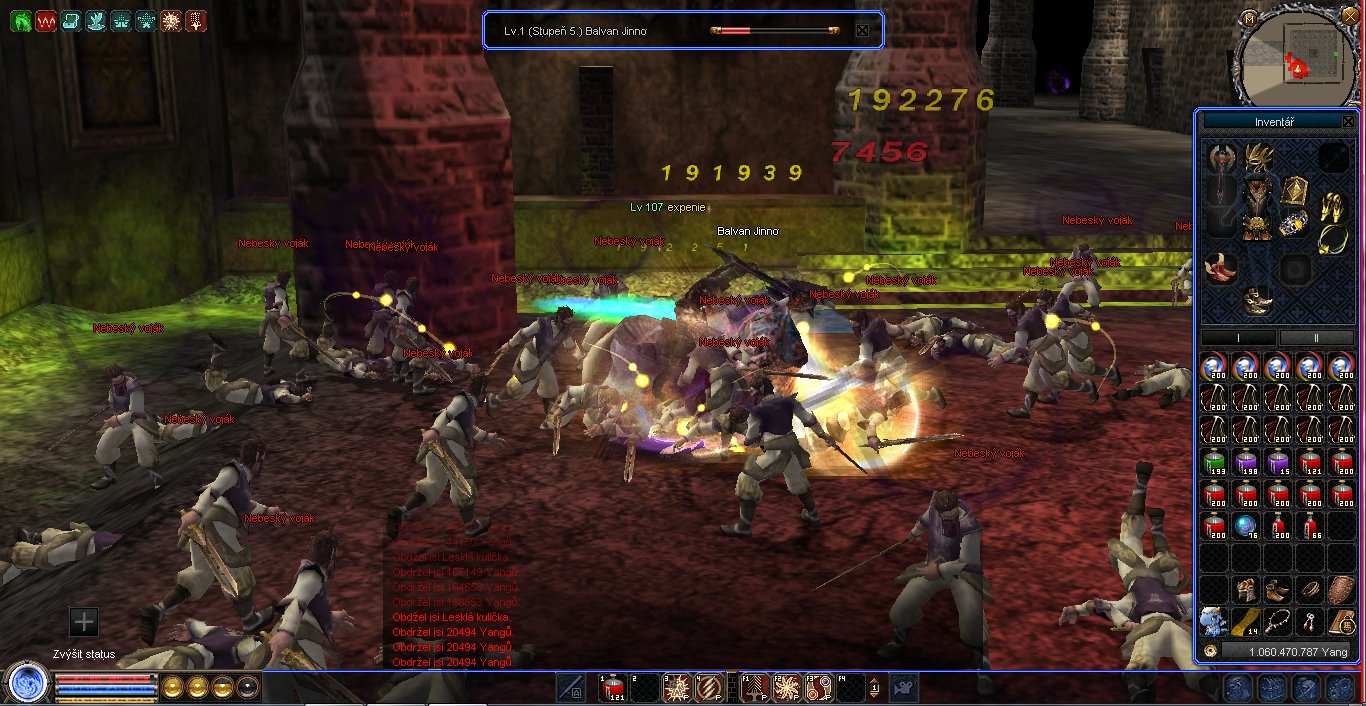This screenshot has width=1366, height=706.
Task: Select the yellow scroll item with count 14
Action: pos(1245,620)
